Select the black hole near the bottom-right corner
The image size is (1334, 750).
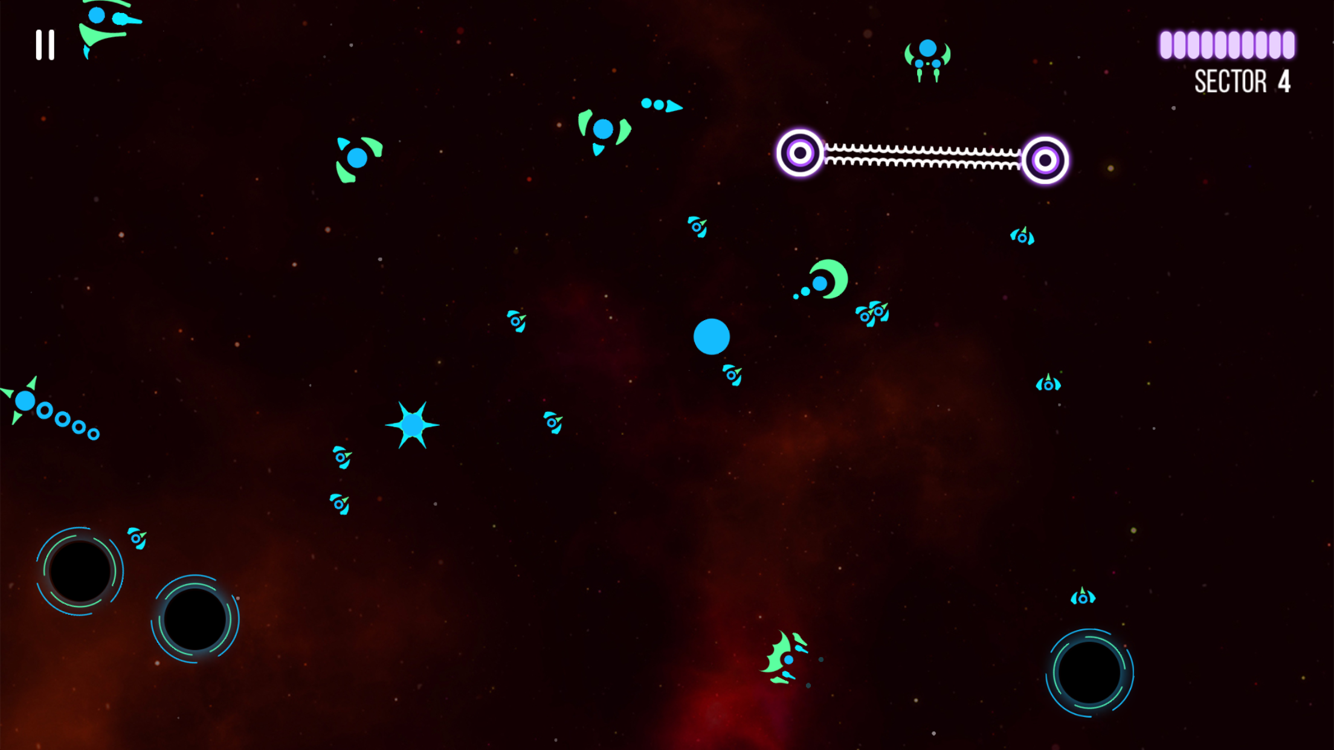pyautogui.click(x=1092, y=671)
